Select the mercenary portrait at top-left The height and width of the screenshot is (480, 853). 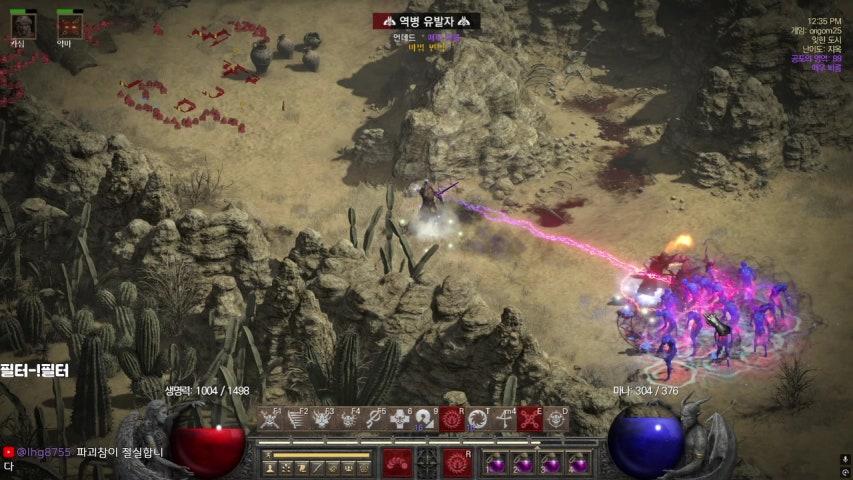coord(22,24)
